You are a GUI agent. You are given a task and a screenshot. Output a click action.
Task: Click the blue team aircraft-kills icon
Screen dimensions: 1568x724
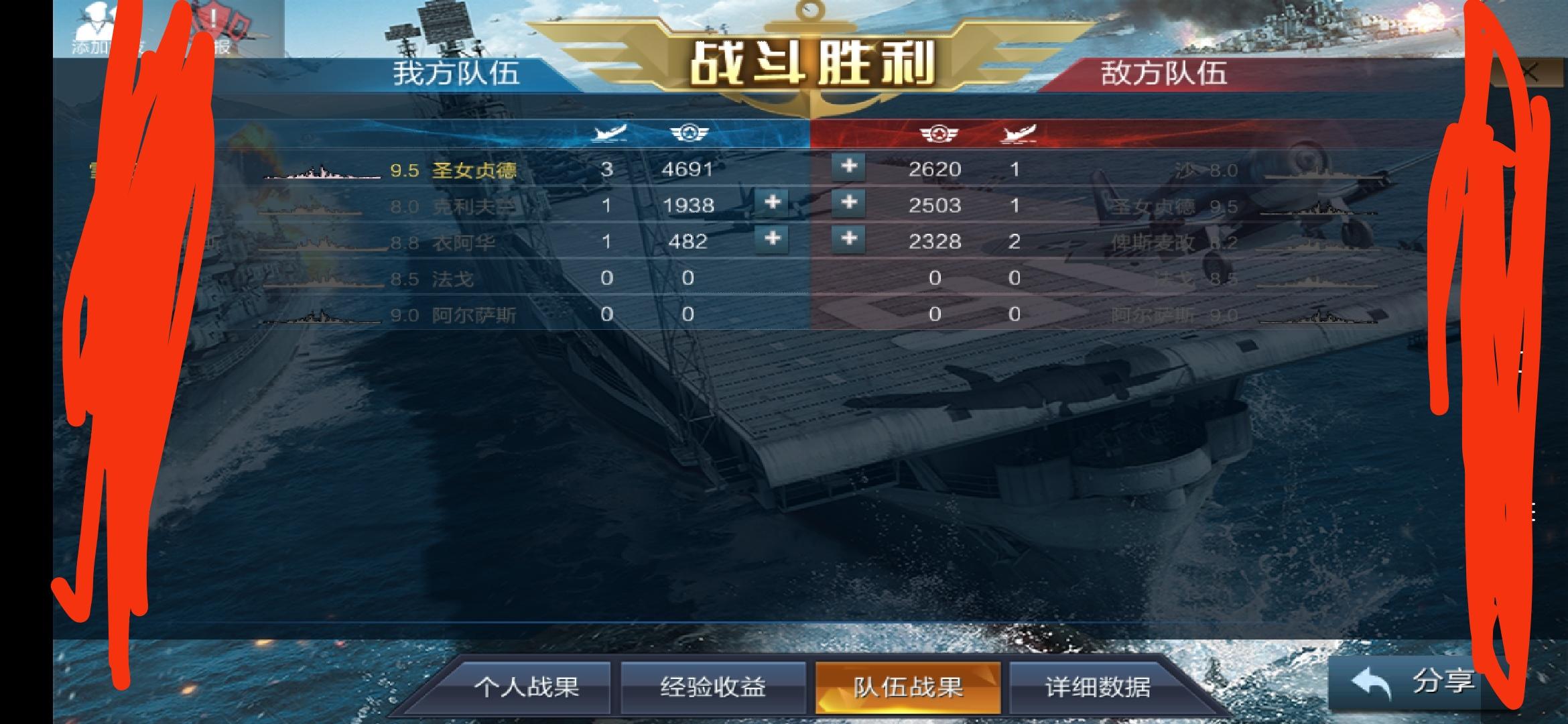click(x=607, y=134)
